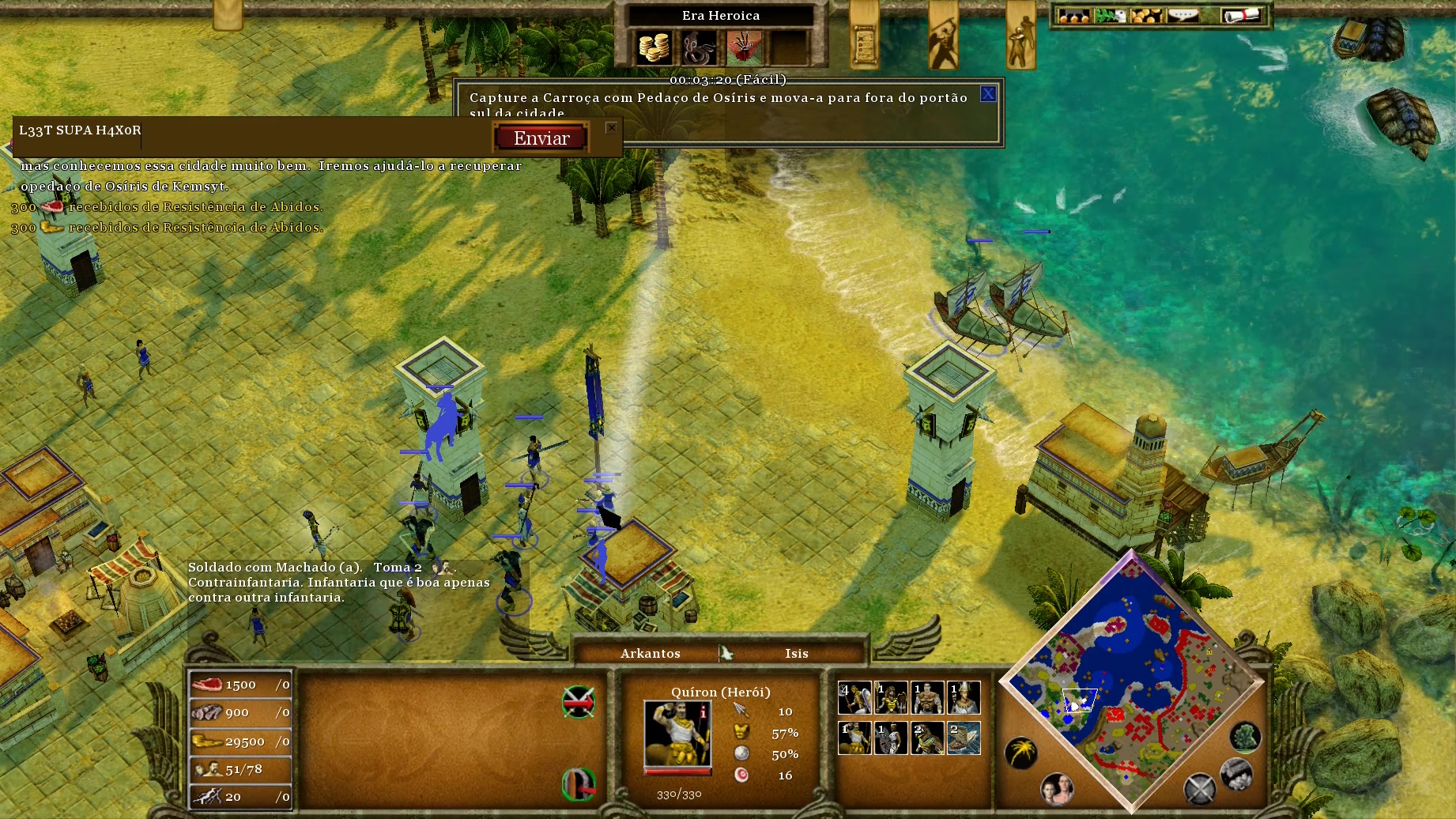Toggle the crossed swords minimap filter
Viewport: 1456px width, 819px height.
(x=1199, y=788)
